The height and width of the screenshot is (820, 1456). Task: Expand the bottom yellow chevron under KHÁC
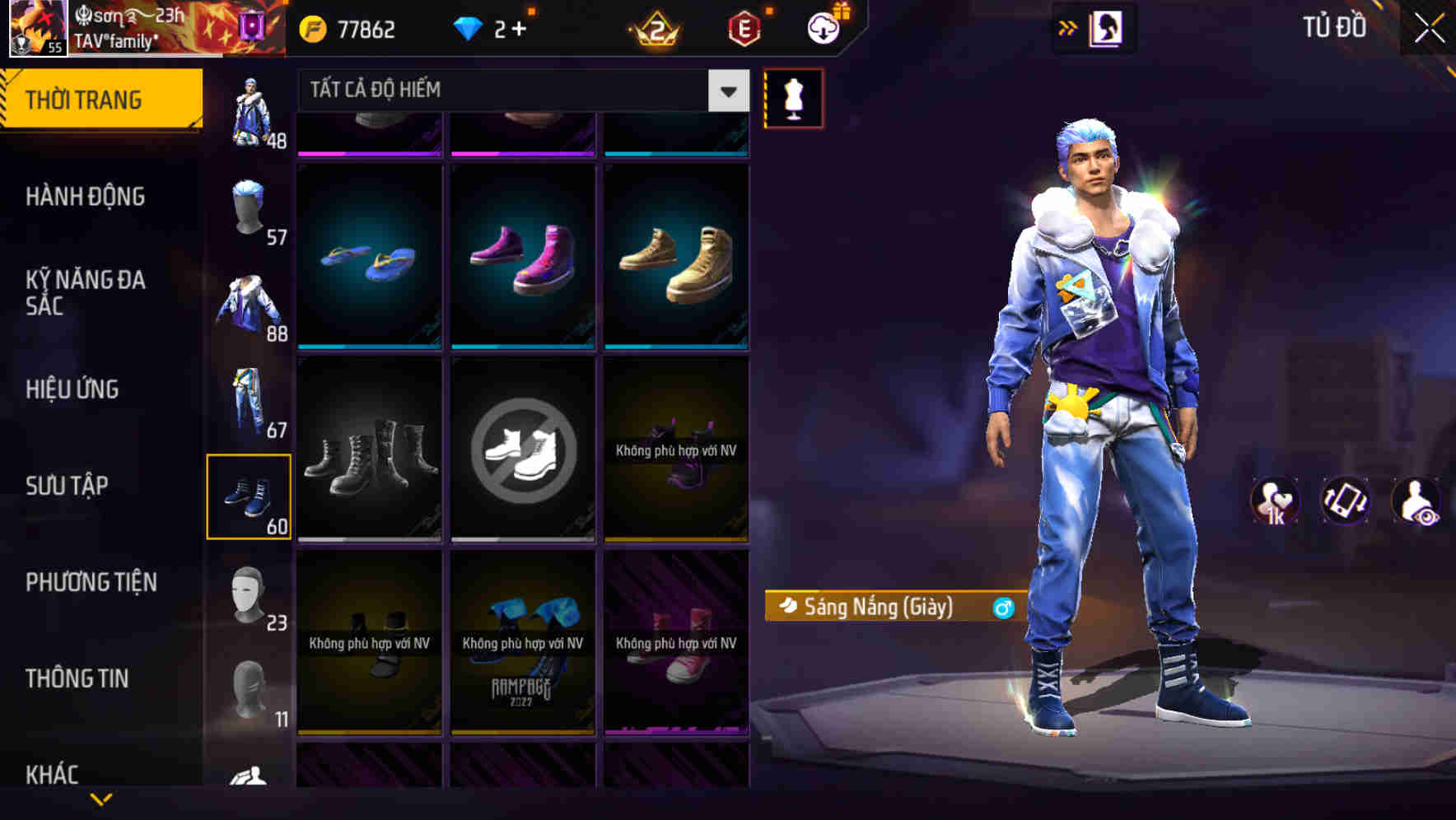(x=101, y=800)
